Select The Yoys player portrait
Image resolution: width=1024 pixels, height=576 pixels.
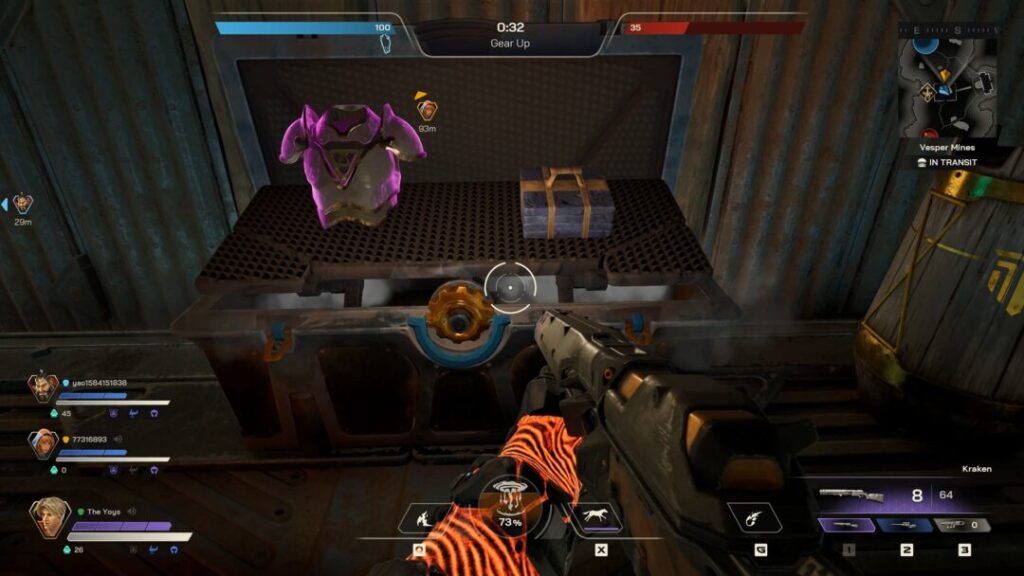point(48,518)
